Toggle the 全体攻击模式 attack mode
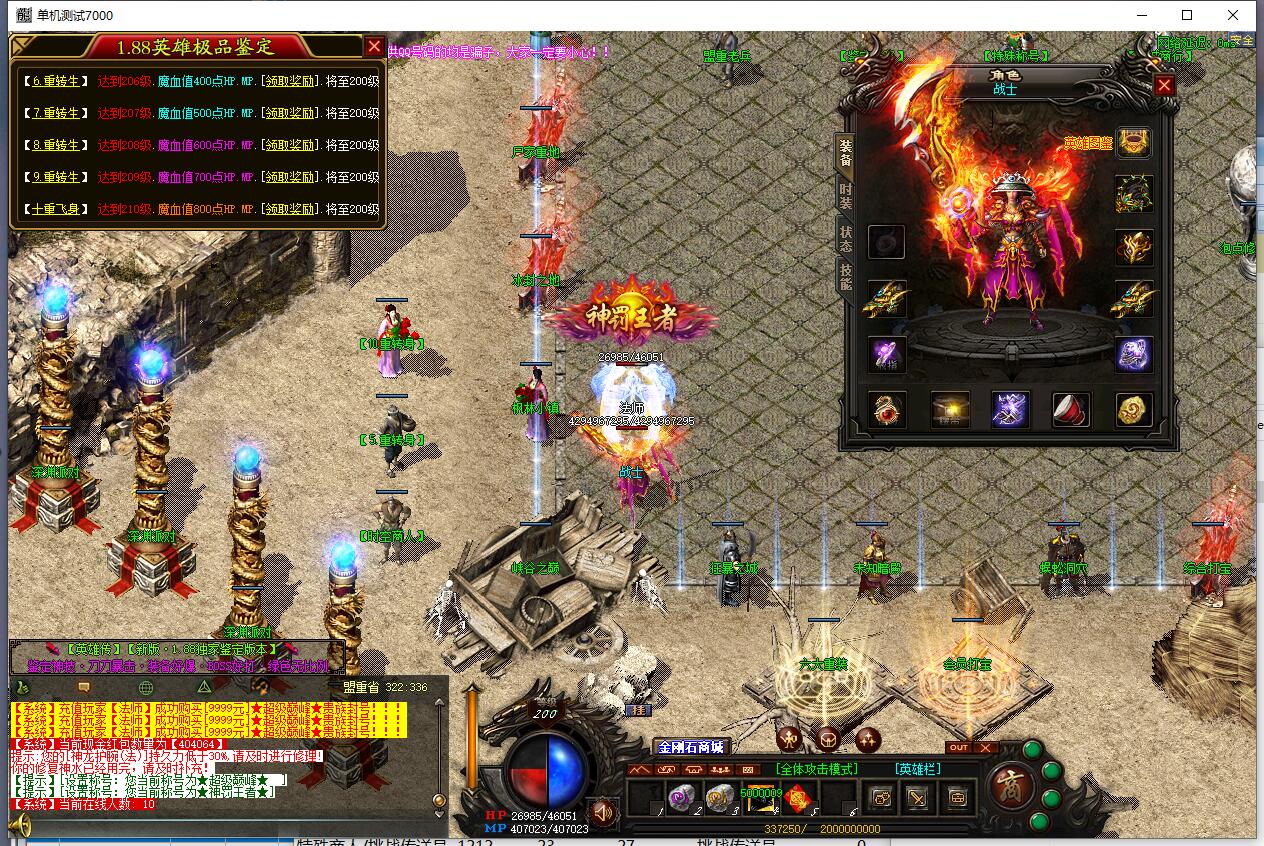The image size is (1264, 846). (x=816, y=769)
